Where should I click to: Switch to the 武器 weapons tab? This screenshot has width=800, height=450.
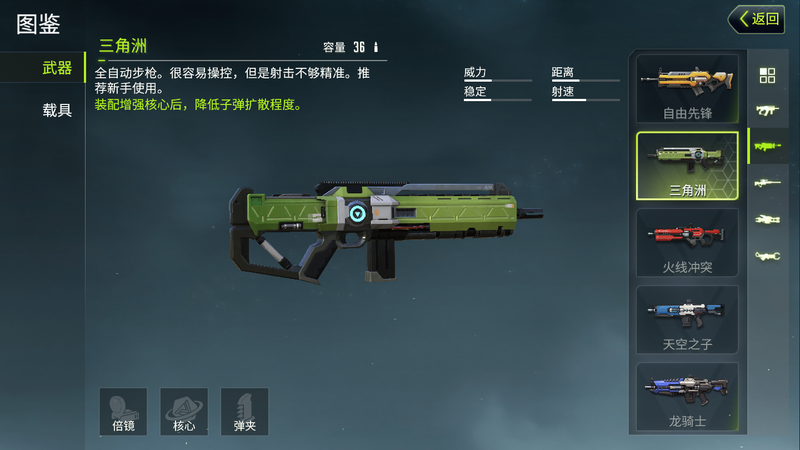[57, 68]
